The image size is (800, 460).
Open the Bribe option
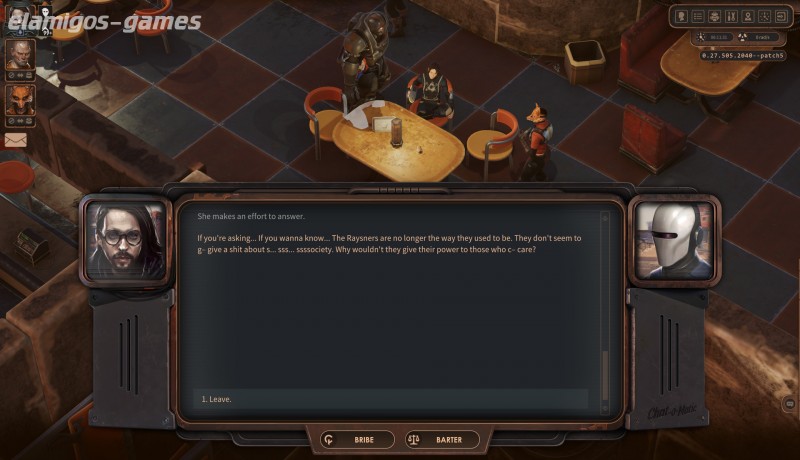[x=357, y=439]
